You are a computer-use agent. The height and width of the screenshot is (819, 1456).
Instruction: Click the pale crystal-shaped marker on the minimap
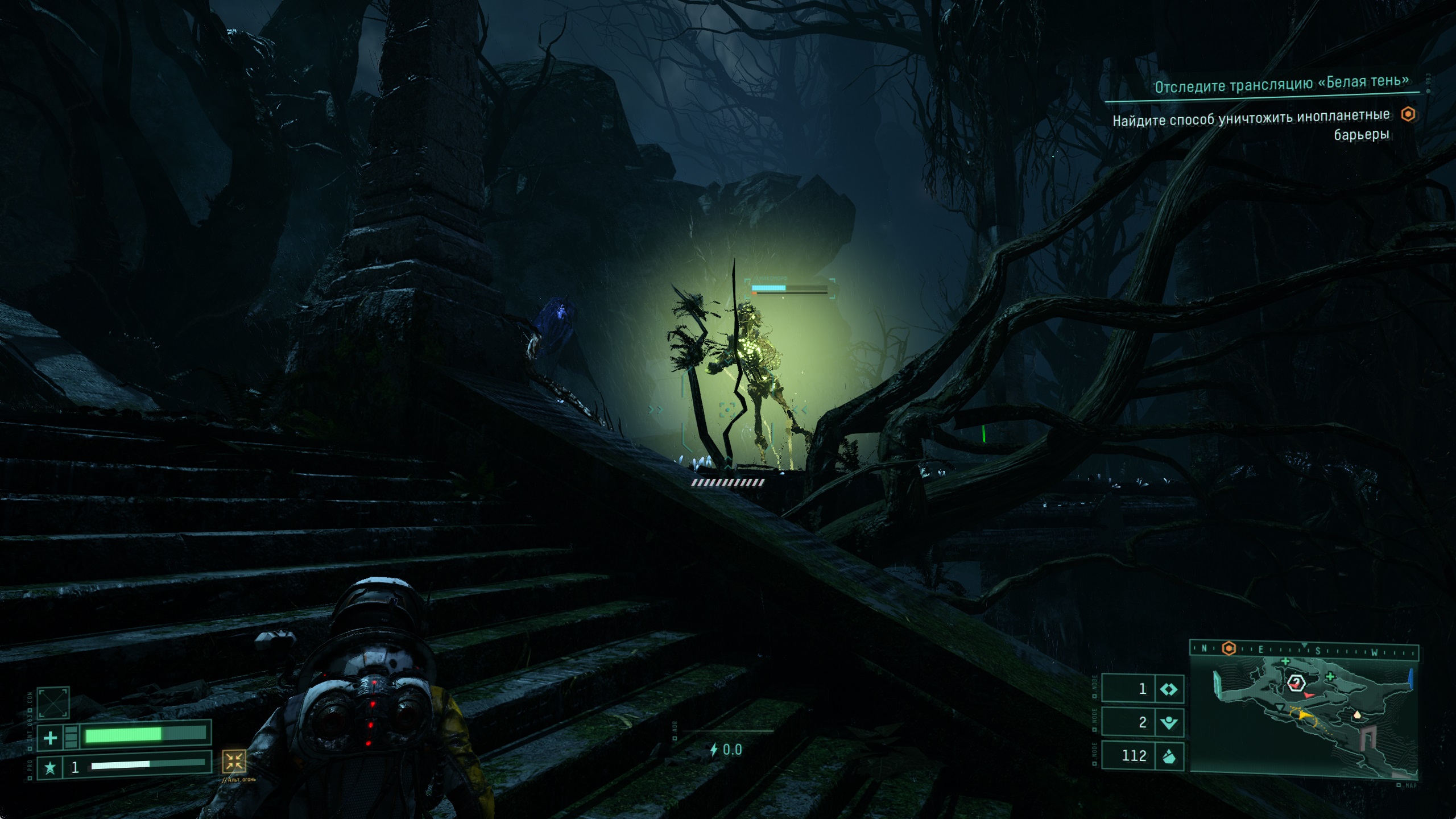1358,714
